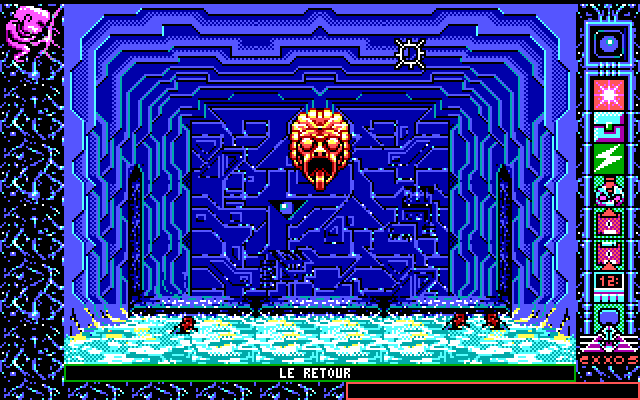Choose the teal bracket-shaped power icon
Image resolution: width=640 pixels, height=400 pixels.
607,126
